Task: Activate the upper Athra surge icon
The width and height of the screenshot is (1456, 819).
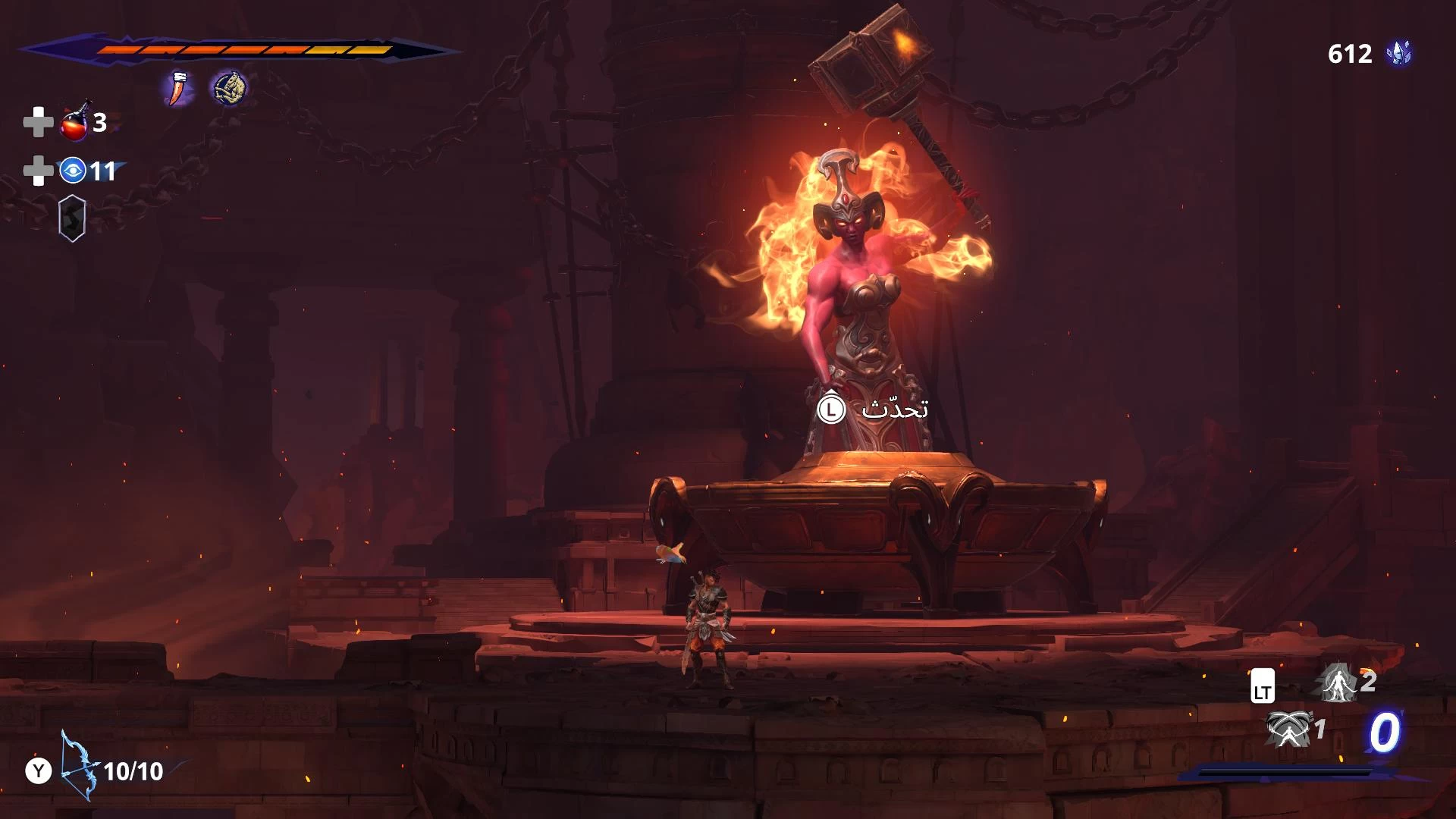Action: coord(1338,682)
